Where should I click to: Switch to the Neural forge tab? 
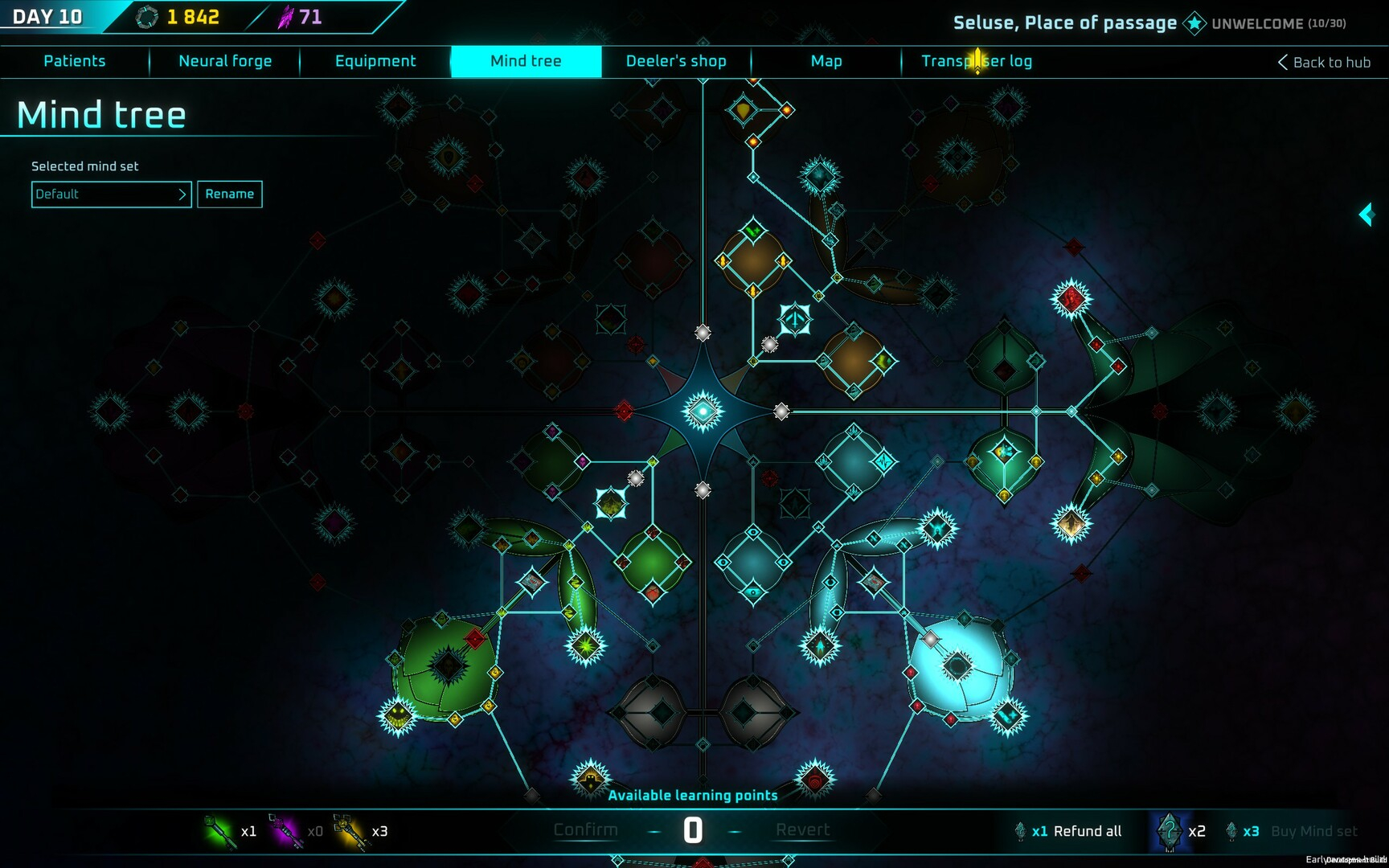(x=225, y=61)
